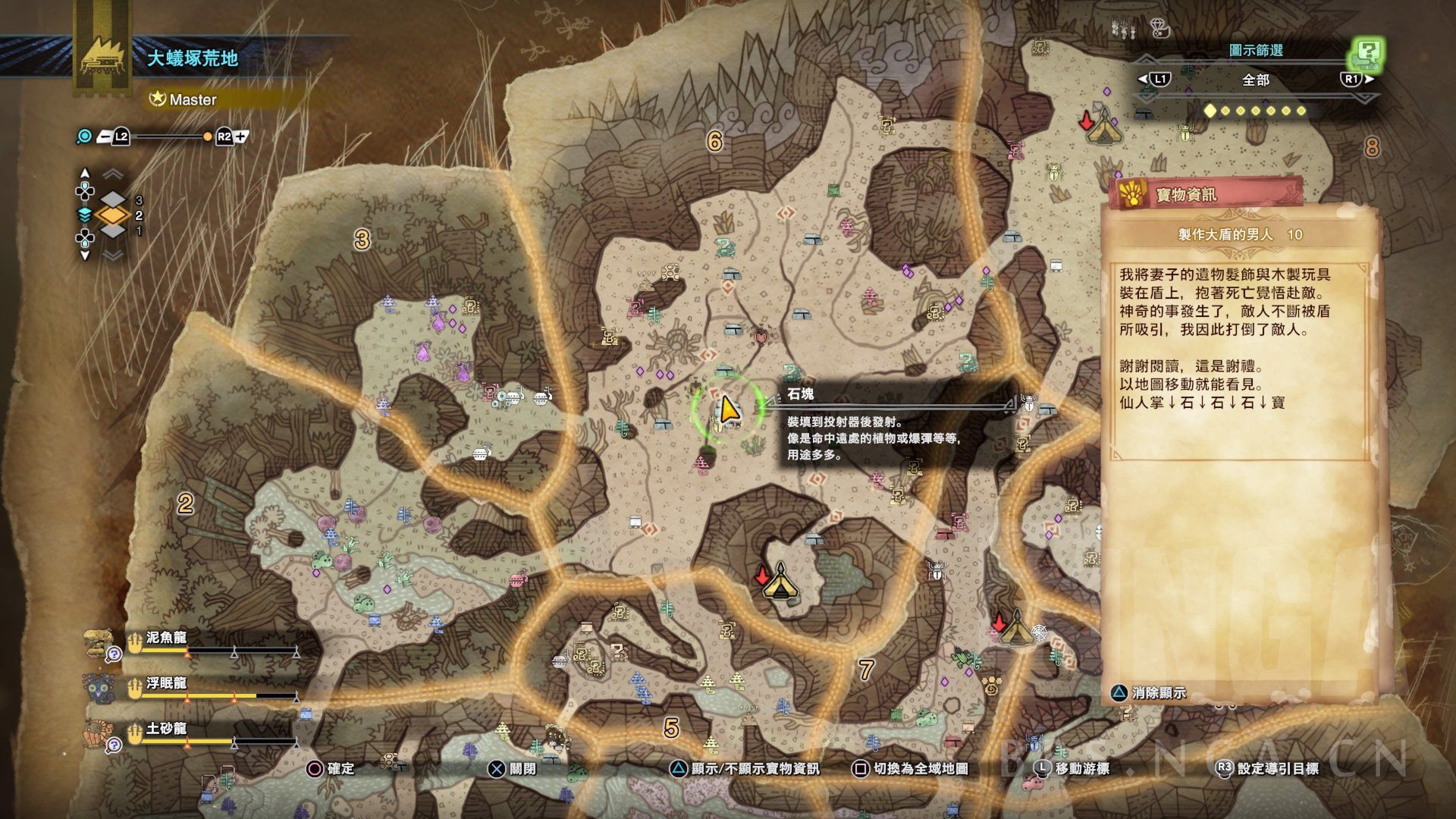Click the area 5 number marker
The height and width of the screenshot is (819, 1456).
pos(671,728)
